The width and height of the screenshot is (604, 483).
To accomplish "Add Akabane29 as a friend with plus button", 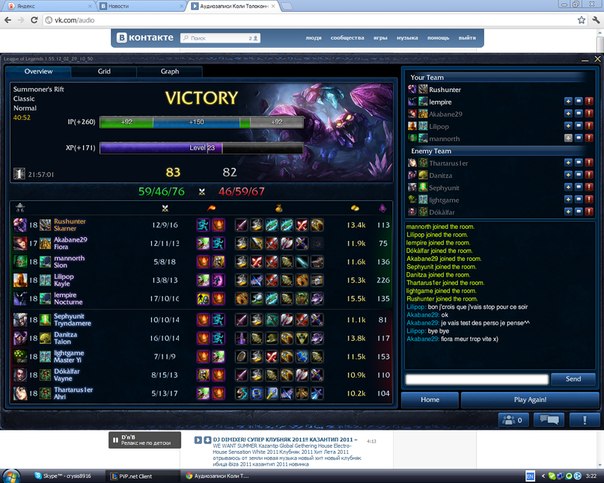I will point(568,113).
